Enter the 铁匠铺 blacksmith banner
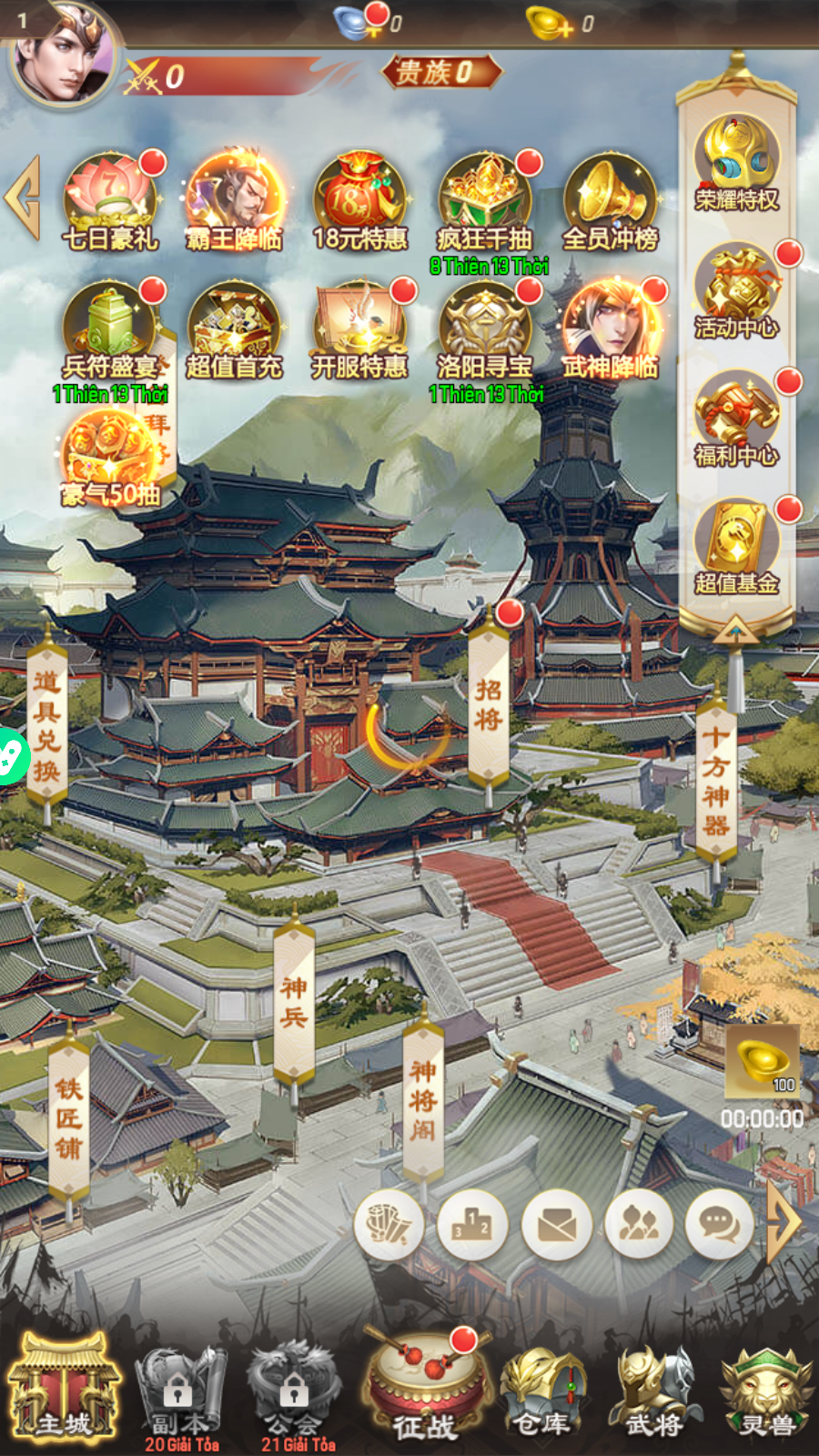This screenshot has width=819, height=1456. tap(69, 1119)
